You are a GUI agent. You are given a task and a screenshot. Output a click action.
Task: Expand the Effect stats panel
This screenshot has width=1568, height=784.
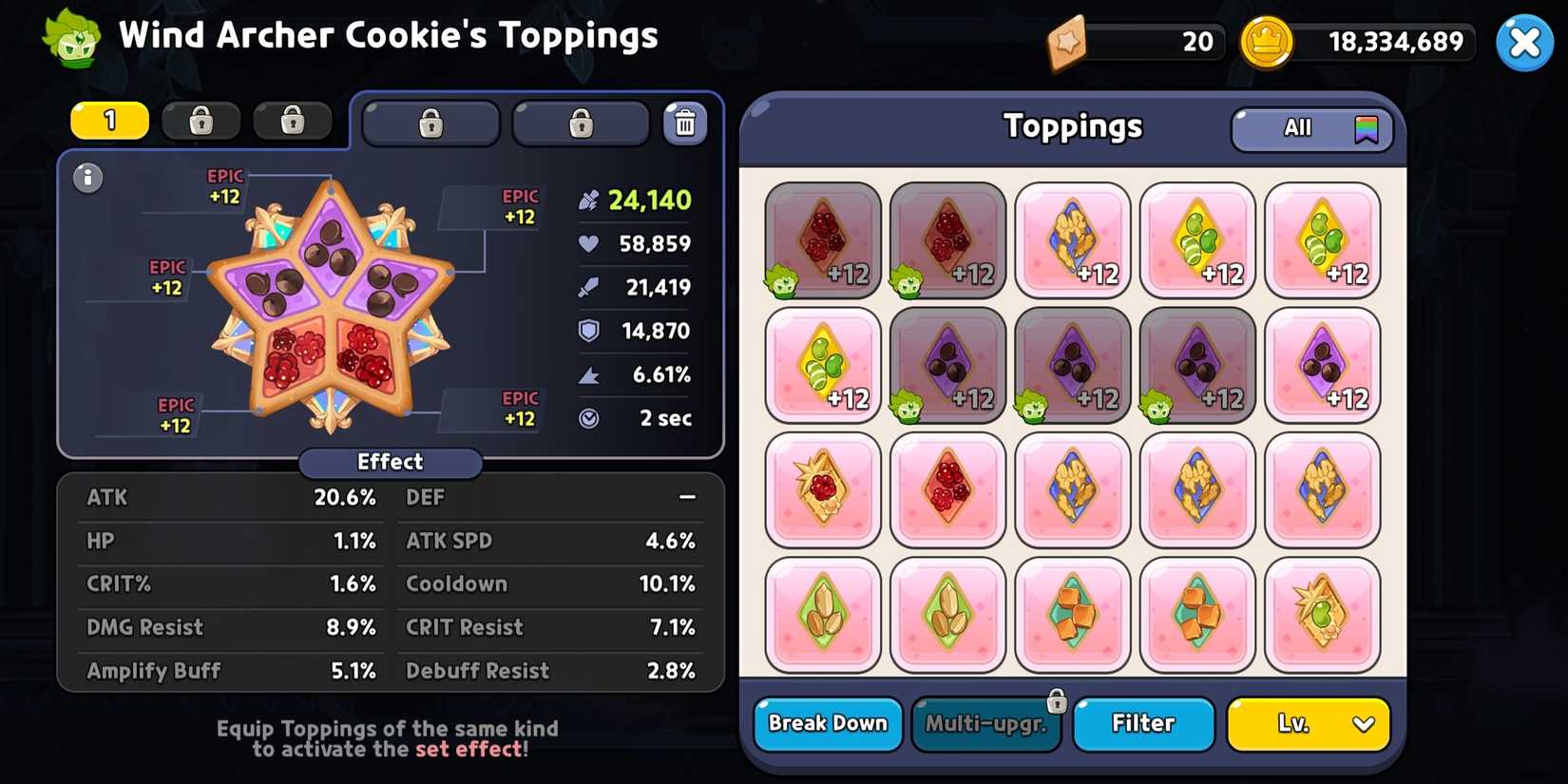(x=390, y=463)
